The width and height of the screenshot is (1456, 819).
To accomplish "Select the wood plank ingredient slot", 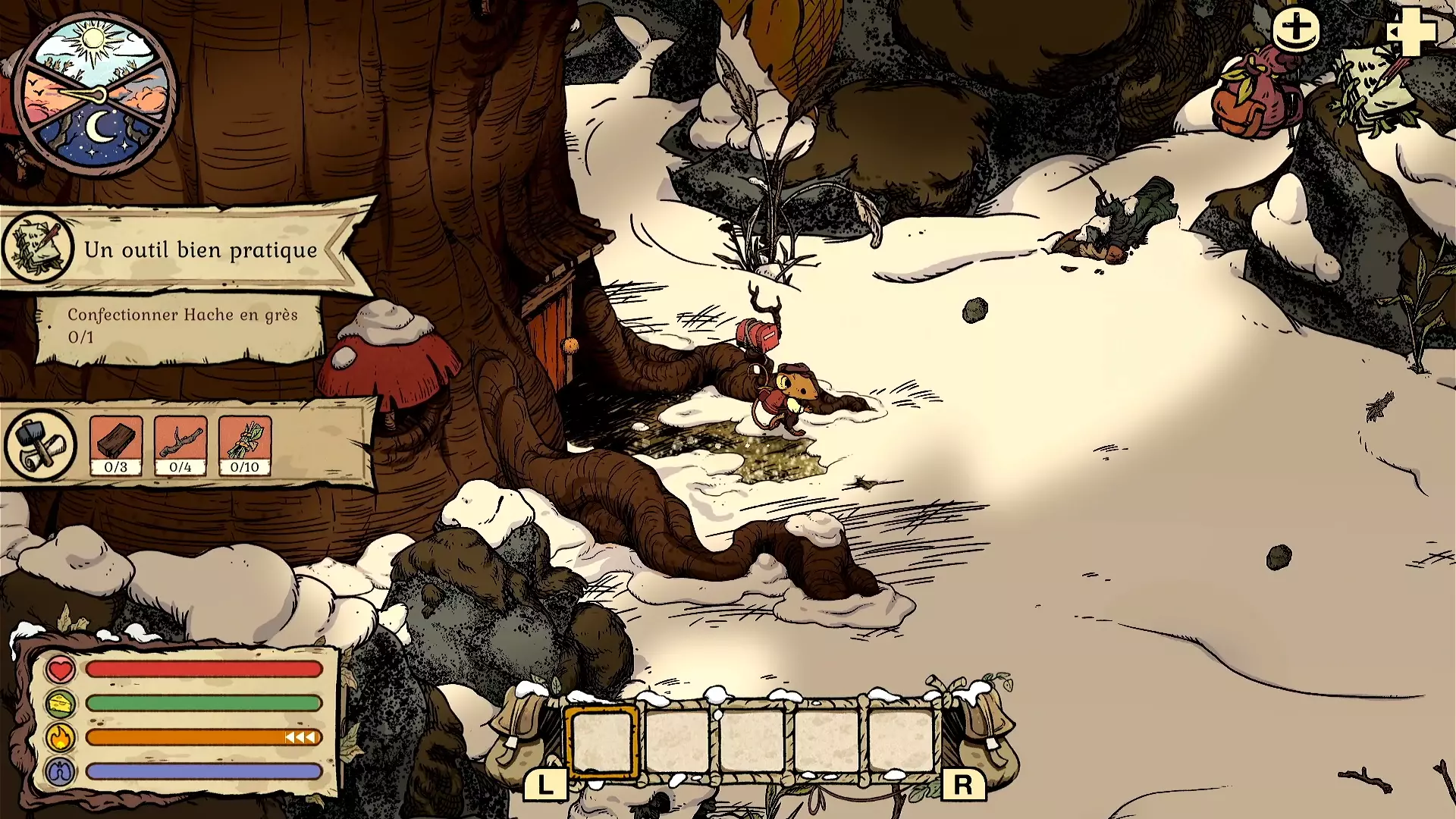I will pos(116,446).
